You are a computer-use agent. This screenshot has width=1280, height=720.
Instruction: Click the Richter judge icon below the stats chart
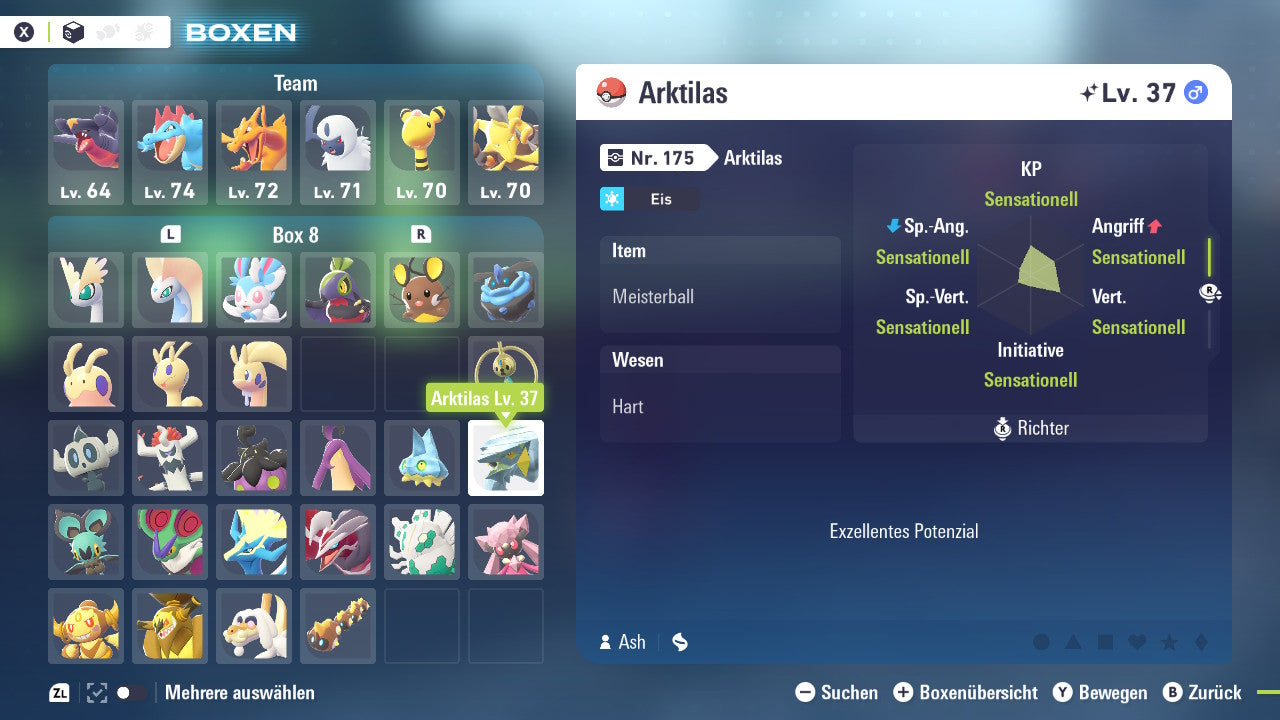click(1004, 429)
